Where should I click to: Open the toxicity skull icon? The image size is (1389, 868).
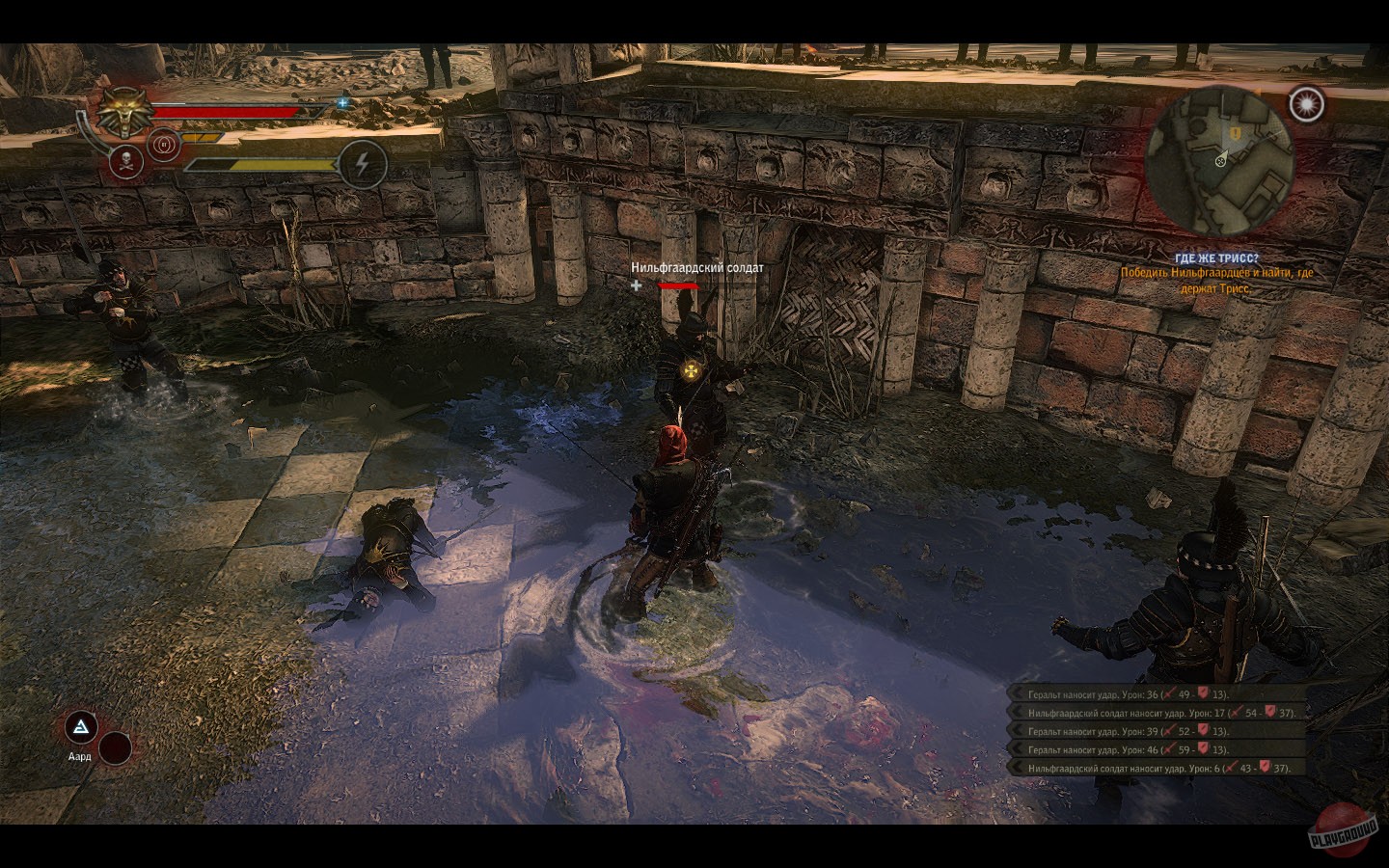click(x=125, y=162)
